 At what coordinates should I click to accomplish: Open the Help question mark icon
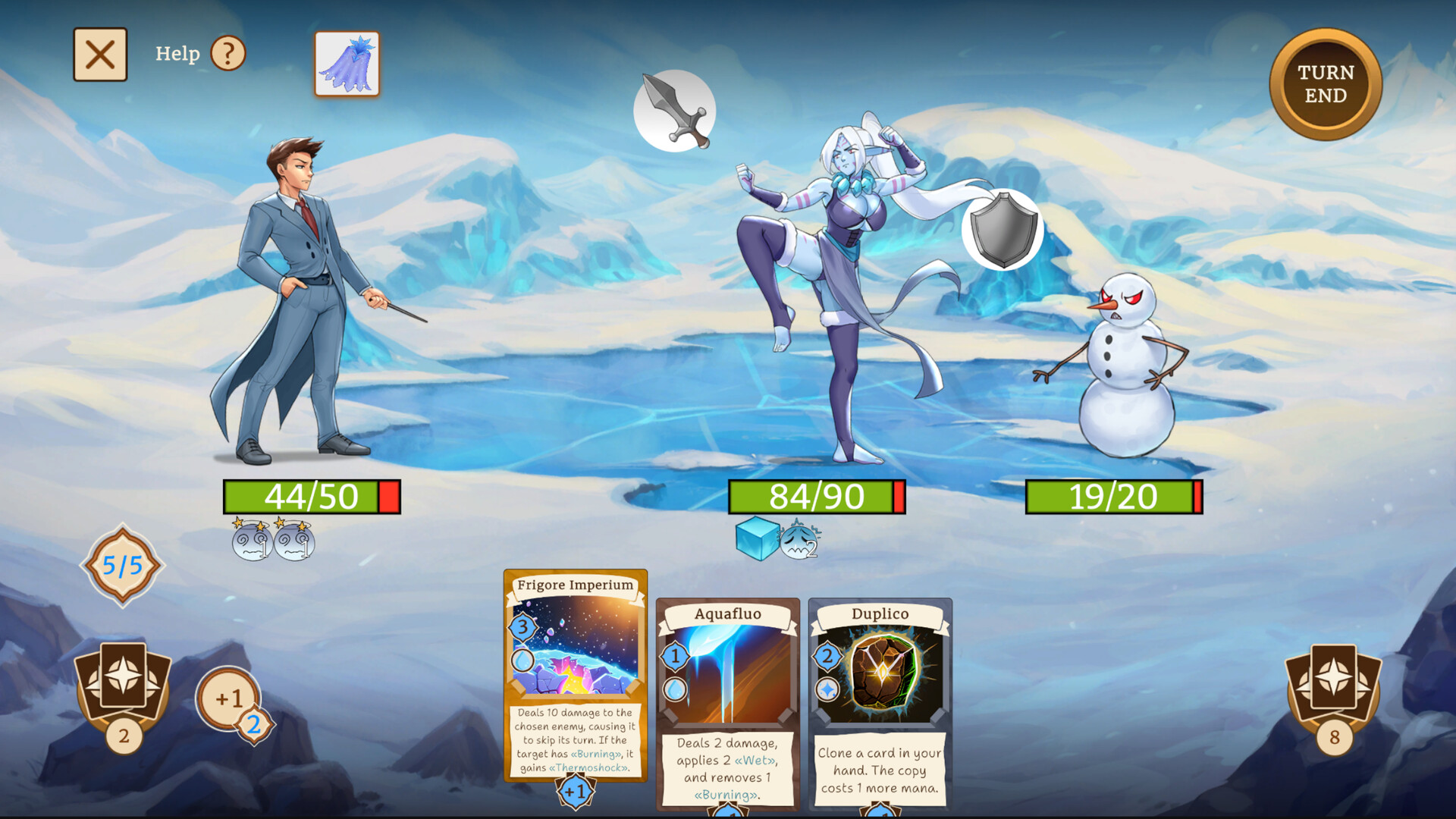(x=227, y=53)
